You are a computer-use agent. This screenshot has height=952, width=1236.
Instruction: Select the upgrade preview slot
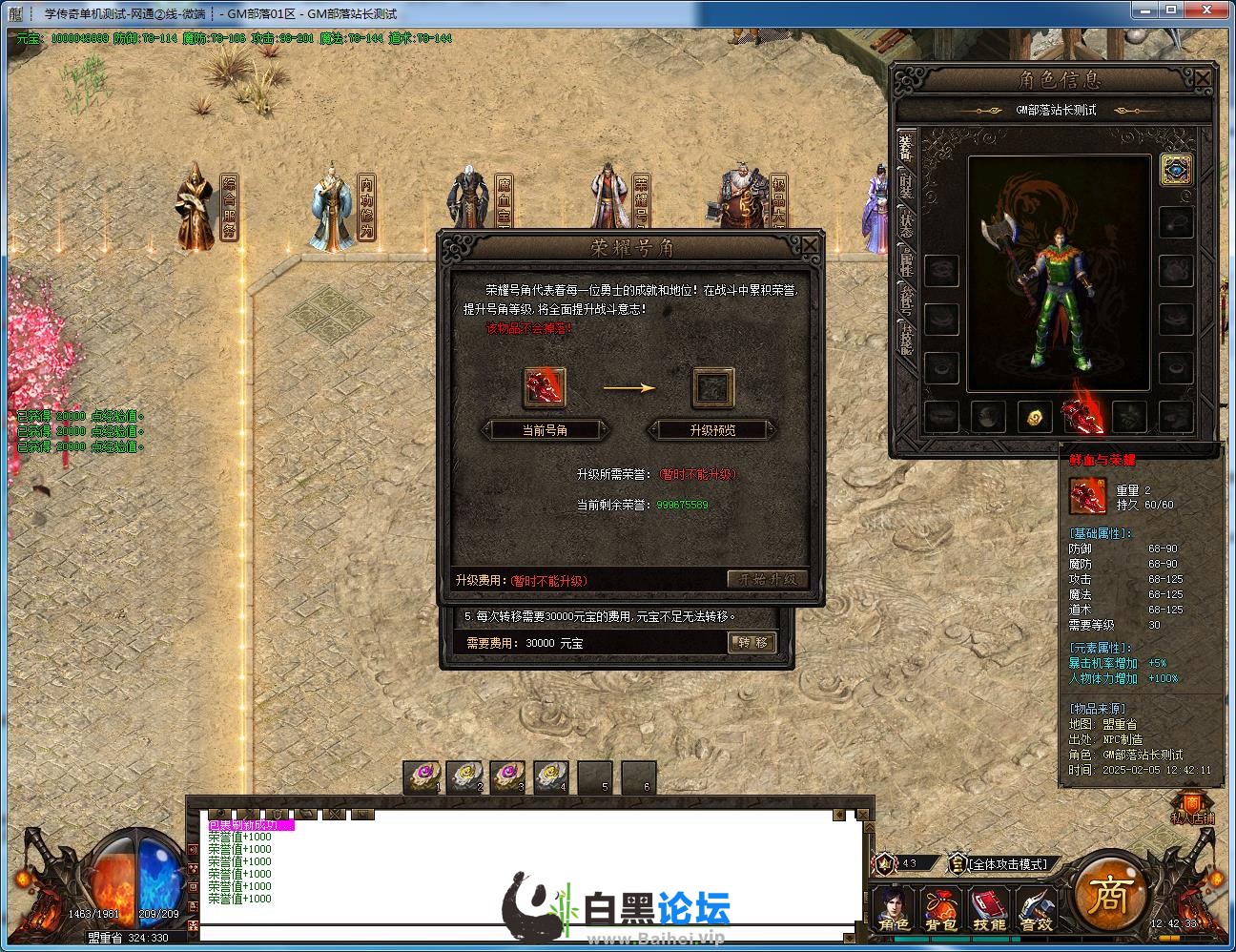tap(712, 387)
